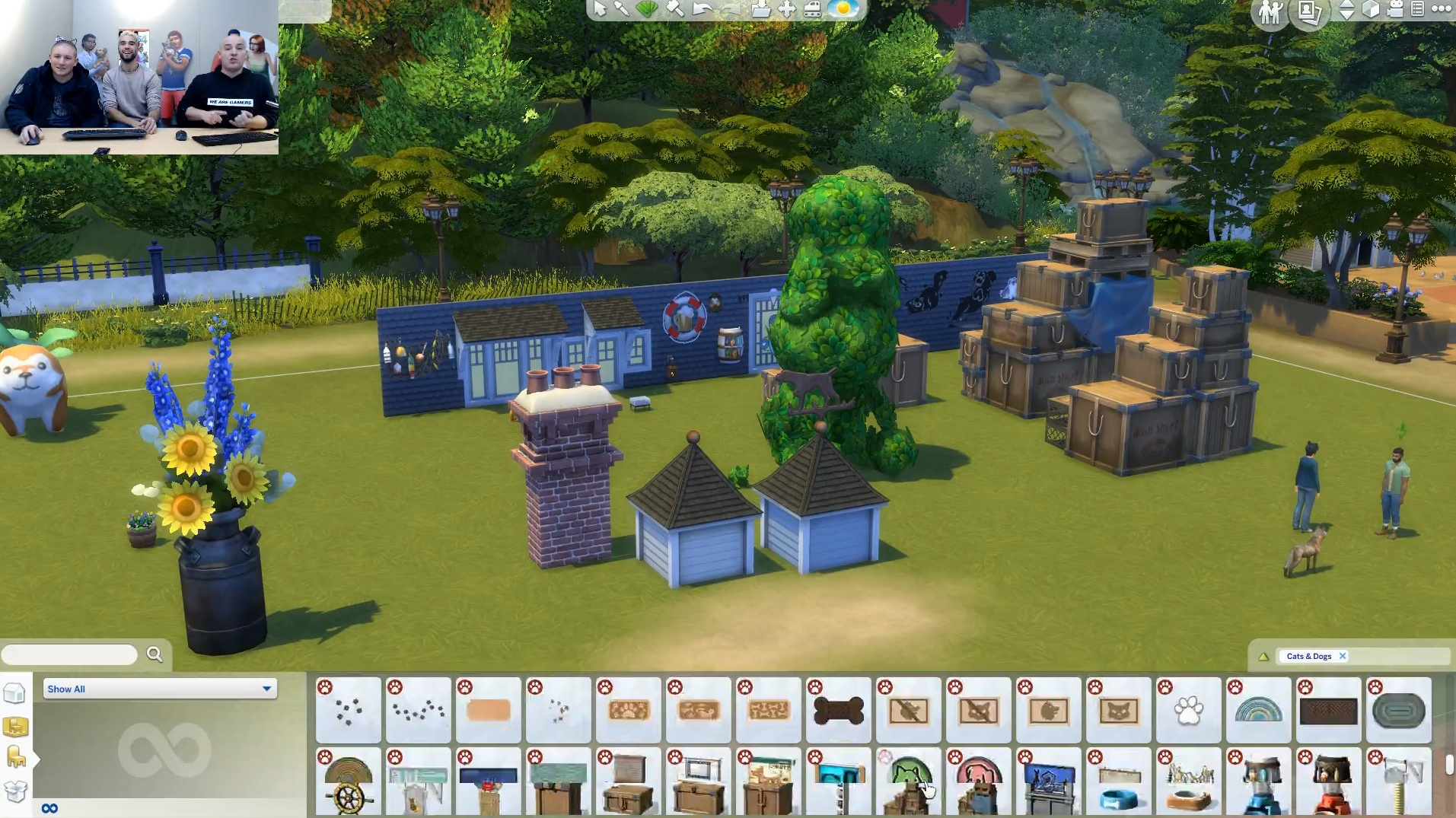Expand the Show All dropdown

160,689
